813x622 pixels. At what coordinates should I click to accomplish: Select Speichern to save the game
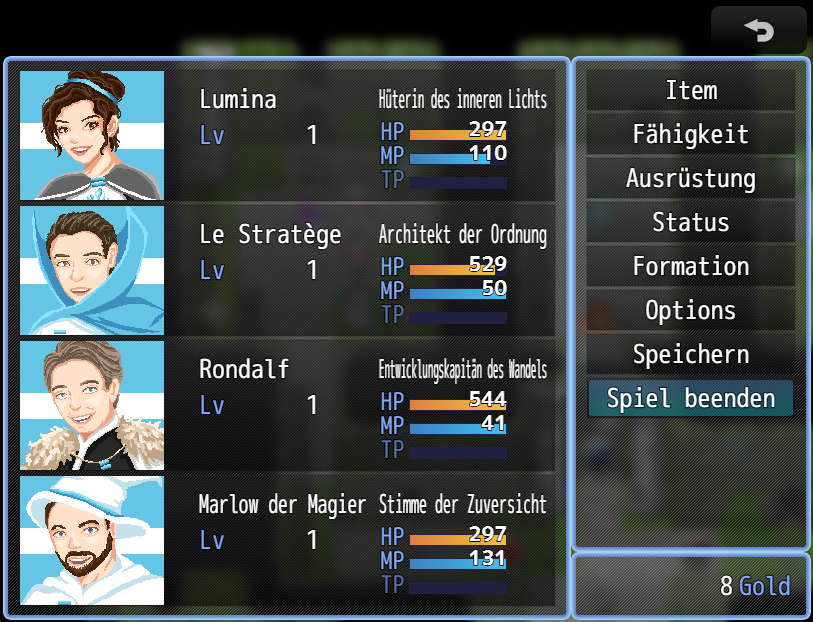pyautogui.click(x=690, y=355)
